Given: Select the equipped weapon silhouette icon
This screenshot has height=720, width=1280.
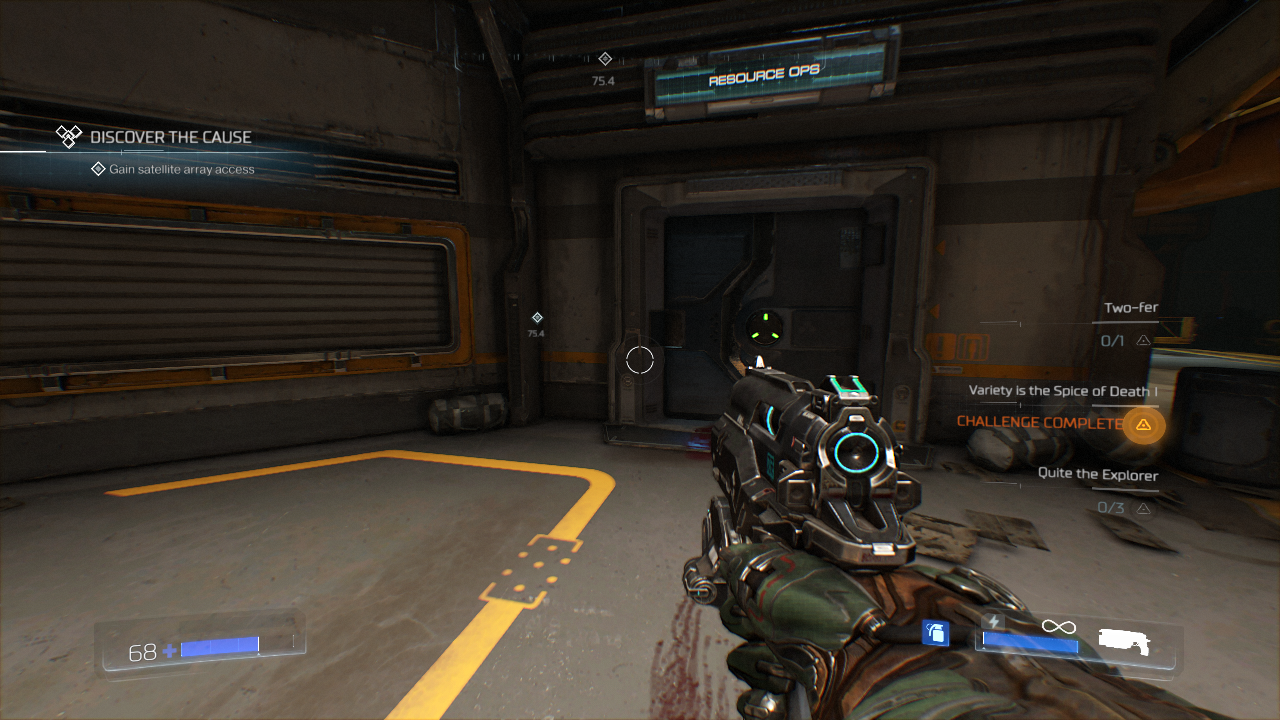Looking at the screenshot, I should click(x=1124, y=641).
